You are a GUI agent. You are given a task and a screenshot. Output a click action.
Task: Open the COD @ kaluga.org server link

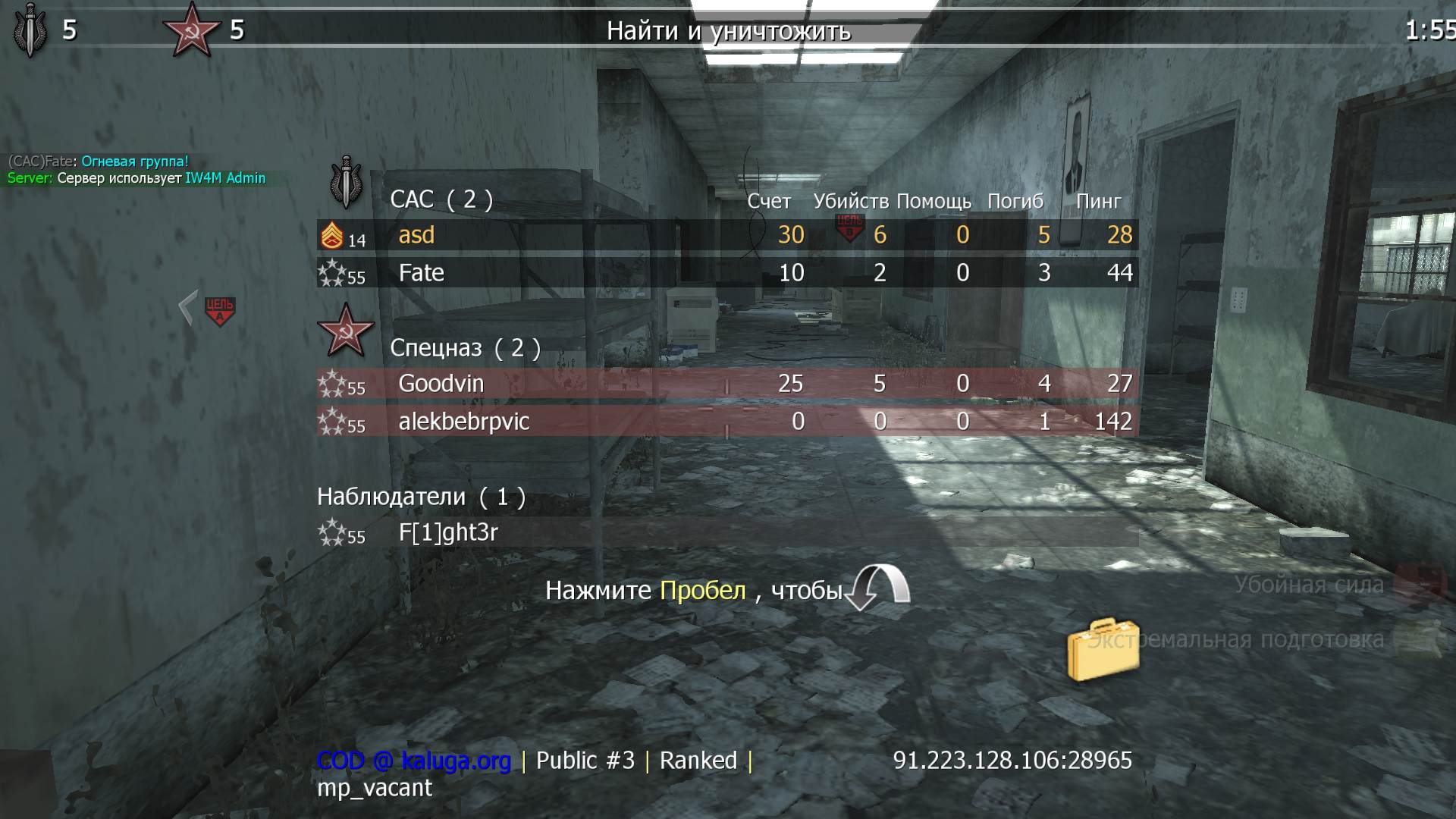pos(416,760)
